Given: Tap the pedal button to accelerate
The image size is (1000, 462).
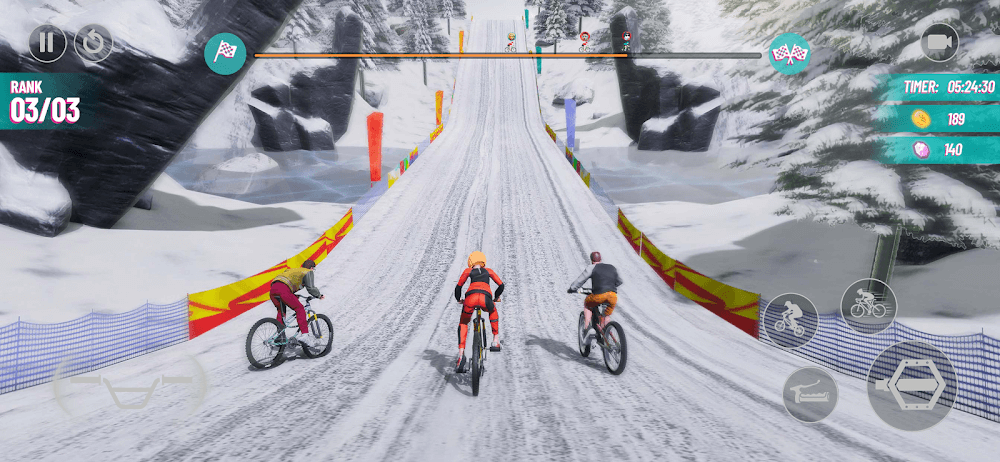Looking at the screenshot, I should (911, 385).
